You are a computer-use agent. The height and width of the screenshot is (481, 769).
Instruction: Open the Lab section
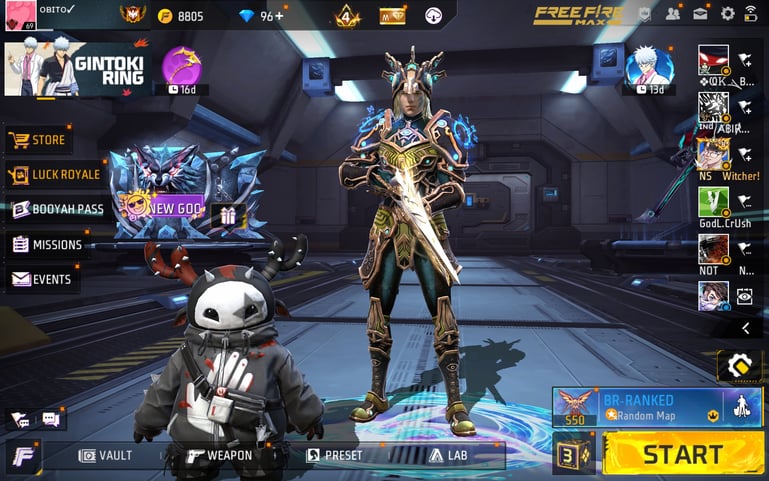[x=448, y=455]
